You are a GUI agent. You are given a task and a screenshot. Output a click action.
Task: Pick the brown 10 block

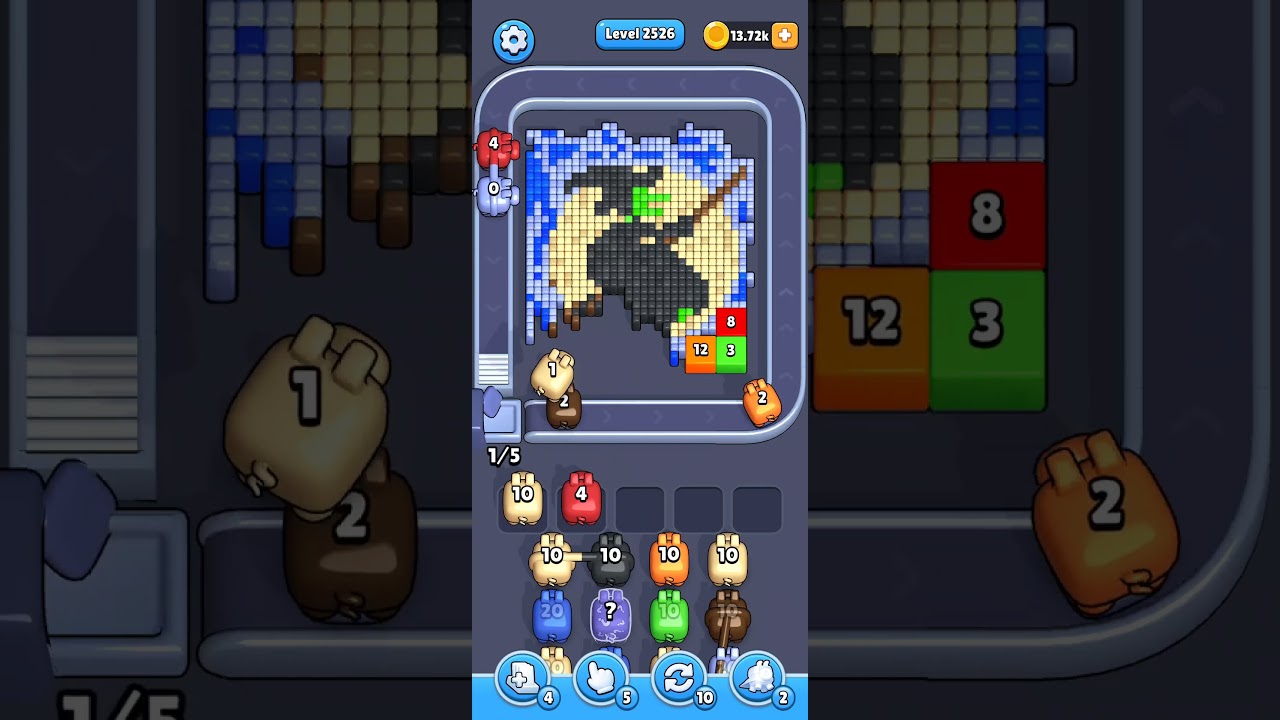click(x=730, y=615)
